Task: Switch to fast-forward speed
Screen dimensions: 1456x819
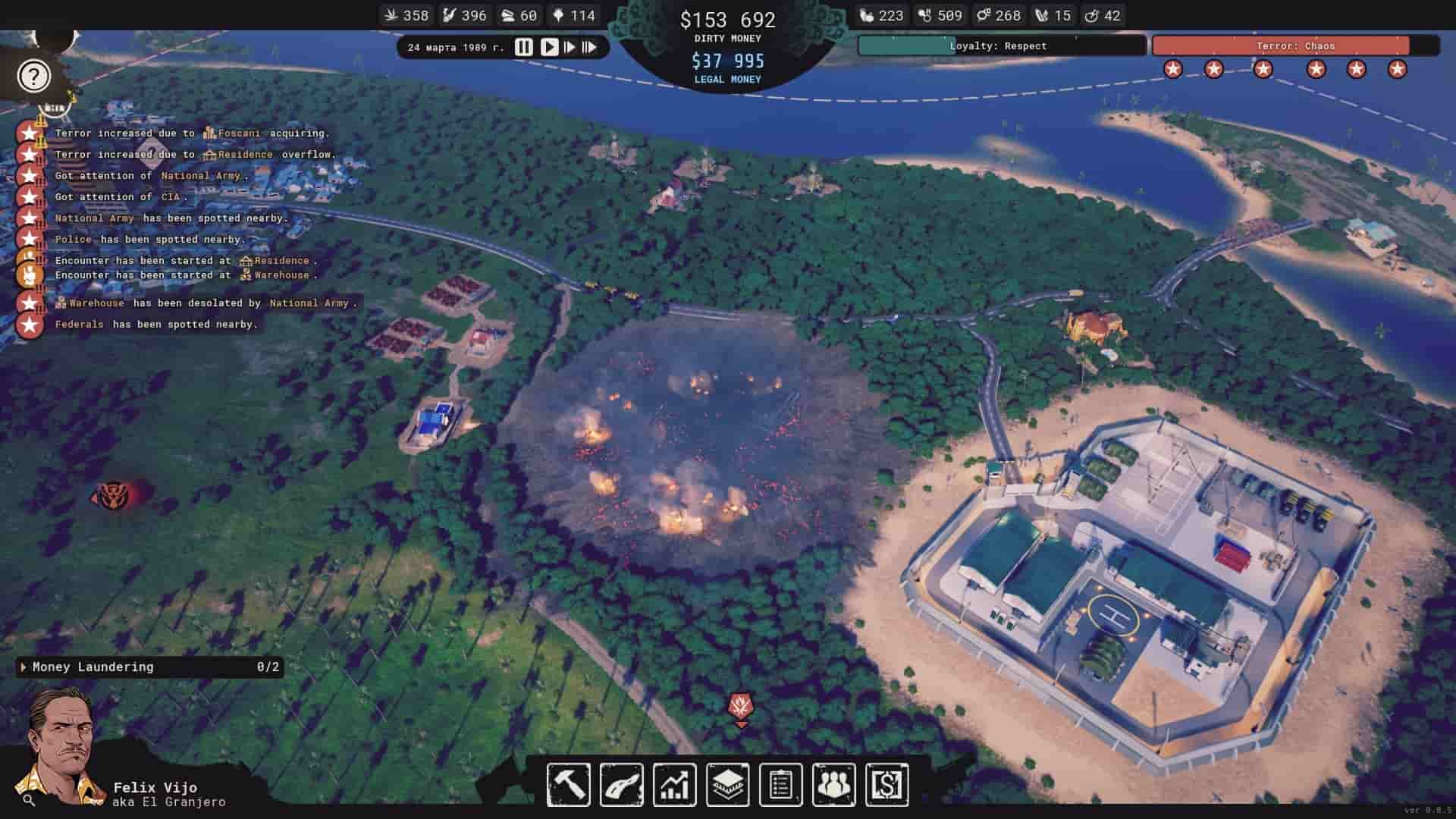Action: pos(569,47)
